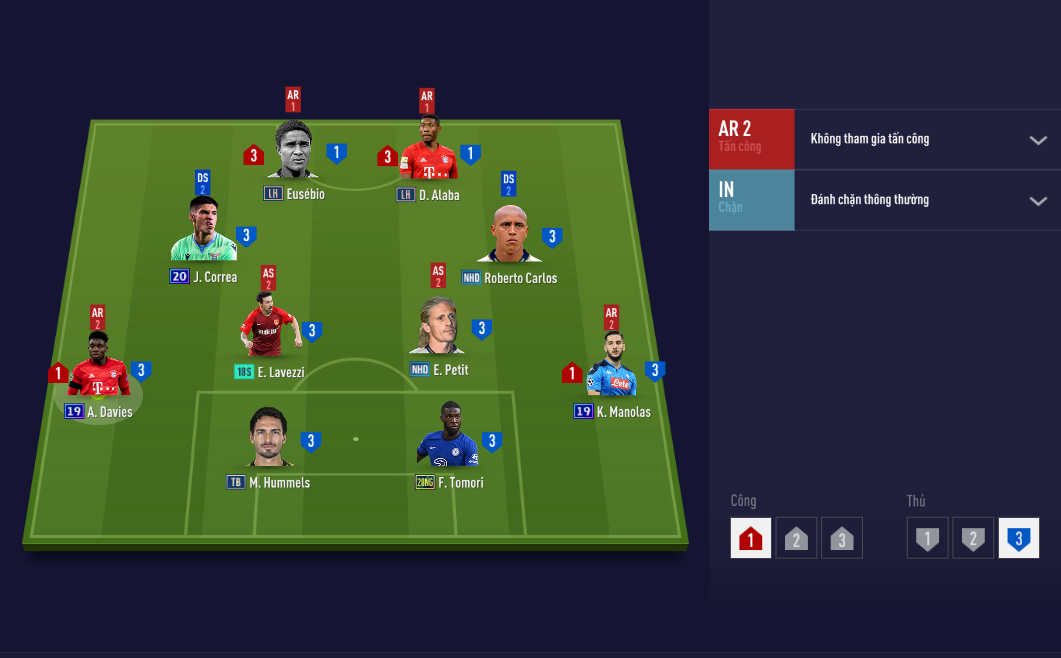The height and width of the screenshot is (658, 1061).
Task: Select Eusébio on the formation
Action: tap(293, 152)
